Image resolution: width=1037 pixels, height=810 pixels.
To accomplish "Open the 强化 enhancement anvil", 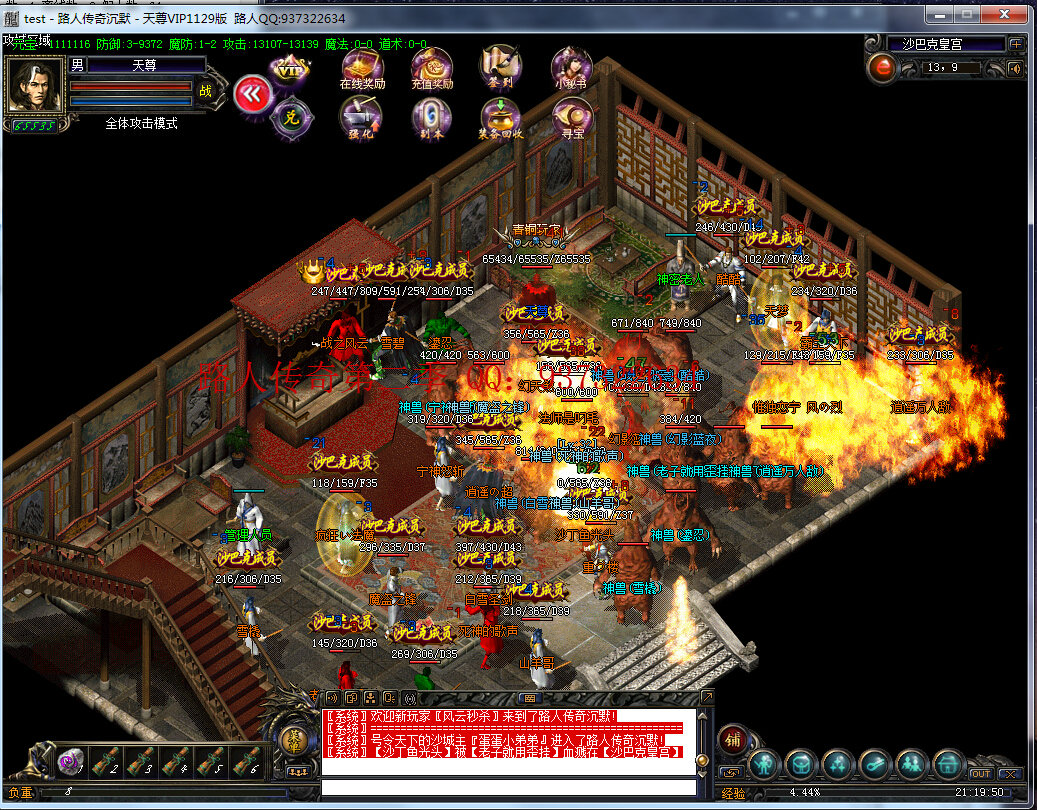I will 361,116.
